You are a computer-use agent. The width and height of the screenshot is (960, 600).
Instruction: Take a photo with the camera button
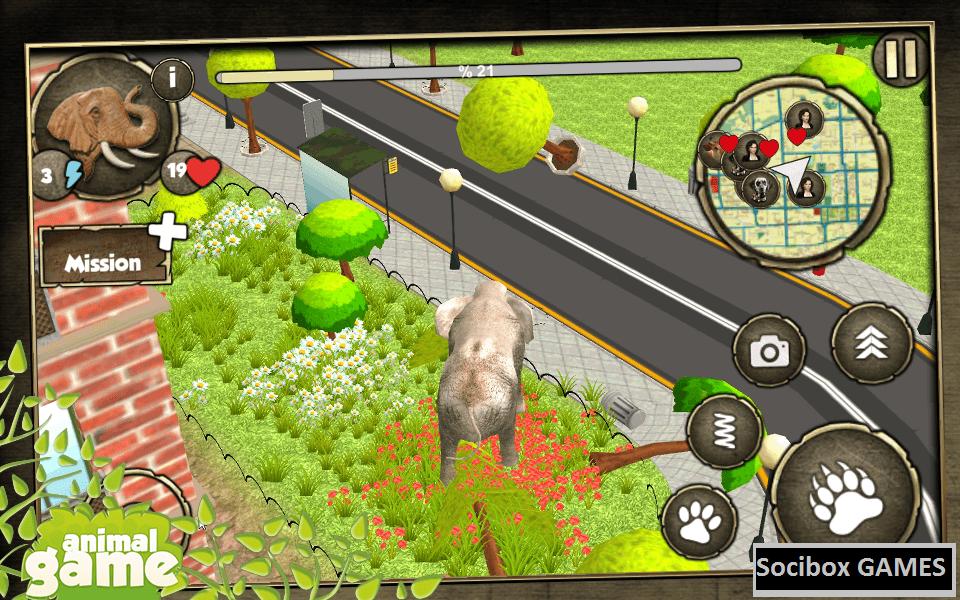pos(769,350)
